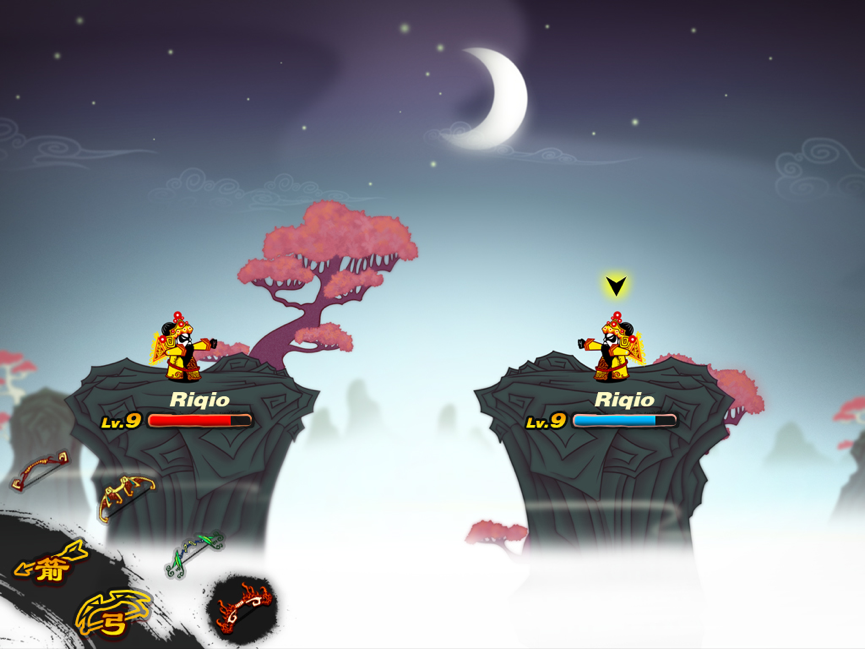The width and height of the screenshot is (865, 649).
Task: Equip the green leaf bow
Action: (x=194, y=553)
